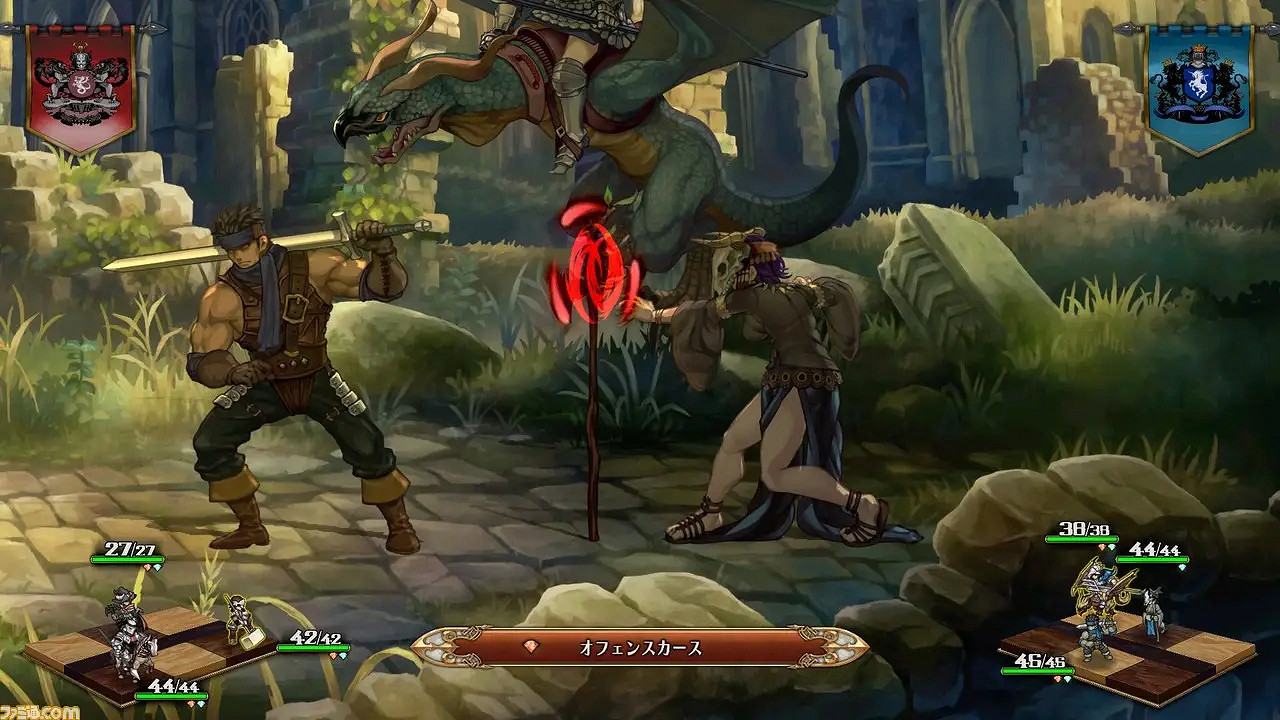This screenshot has height=720, width=1280.
Task: Click the robed mage standing beside the paladin
Action: 1154,609
